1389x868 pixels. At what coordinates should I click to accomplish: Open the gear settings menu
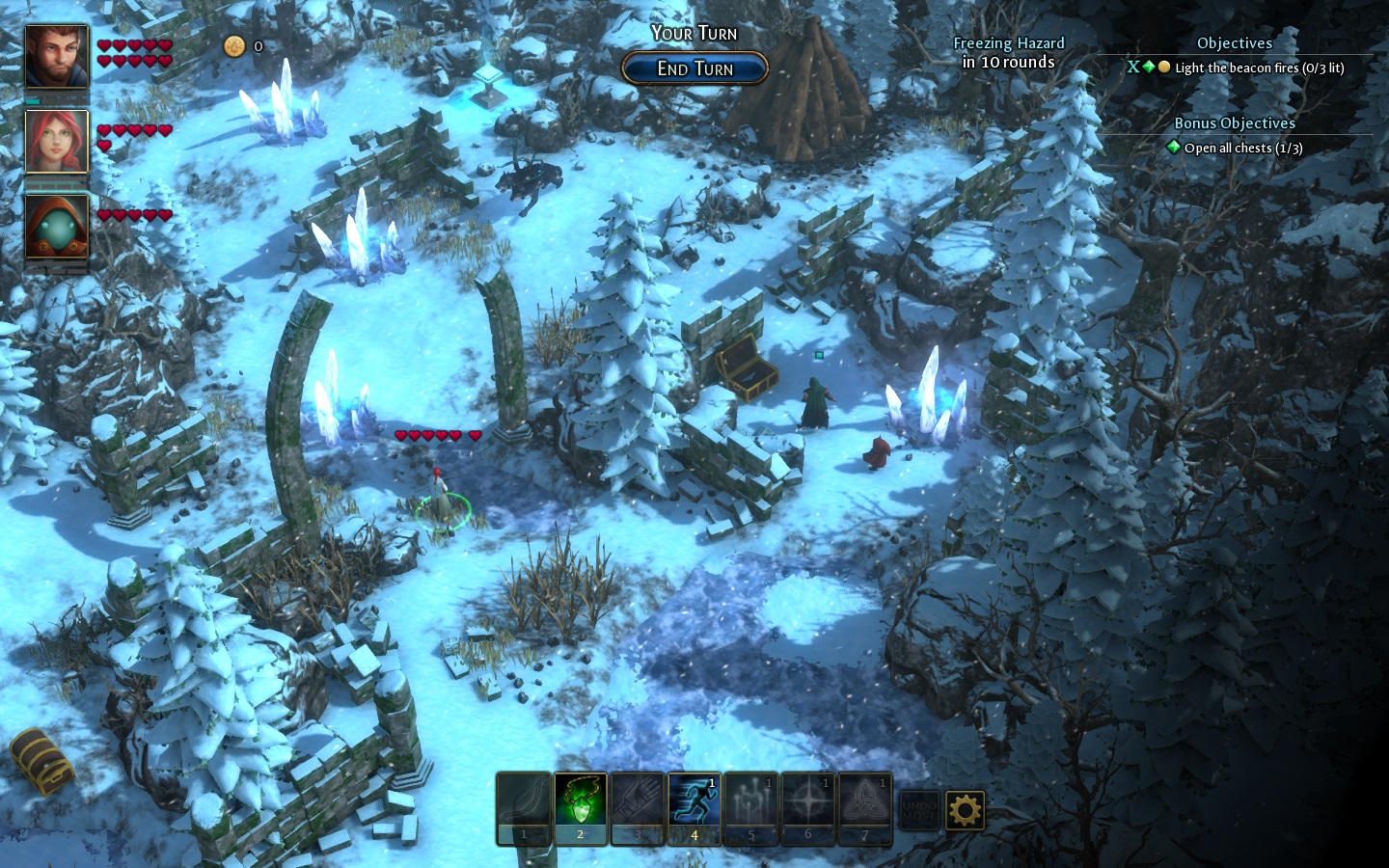tap(965, 810)
